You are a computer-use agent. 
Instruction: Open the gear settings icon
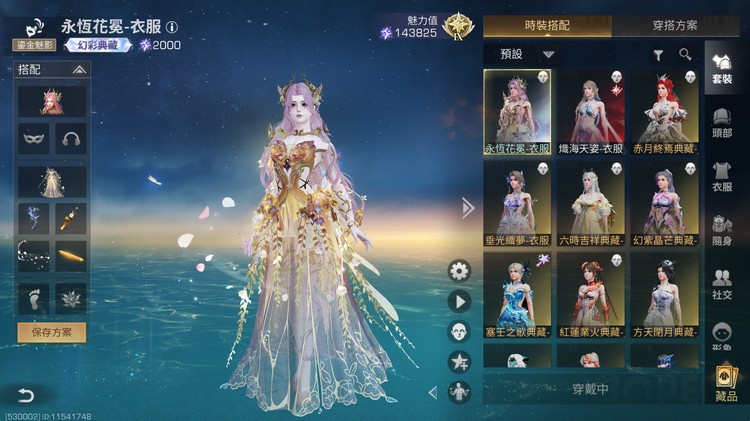coord(459,270)
